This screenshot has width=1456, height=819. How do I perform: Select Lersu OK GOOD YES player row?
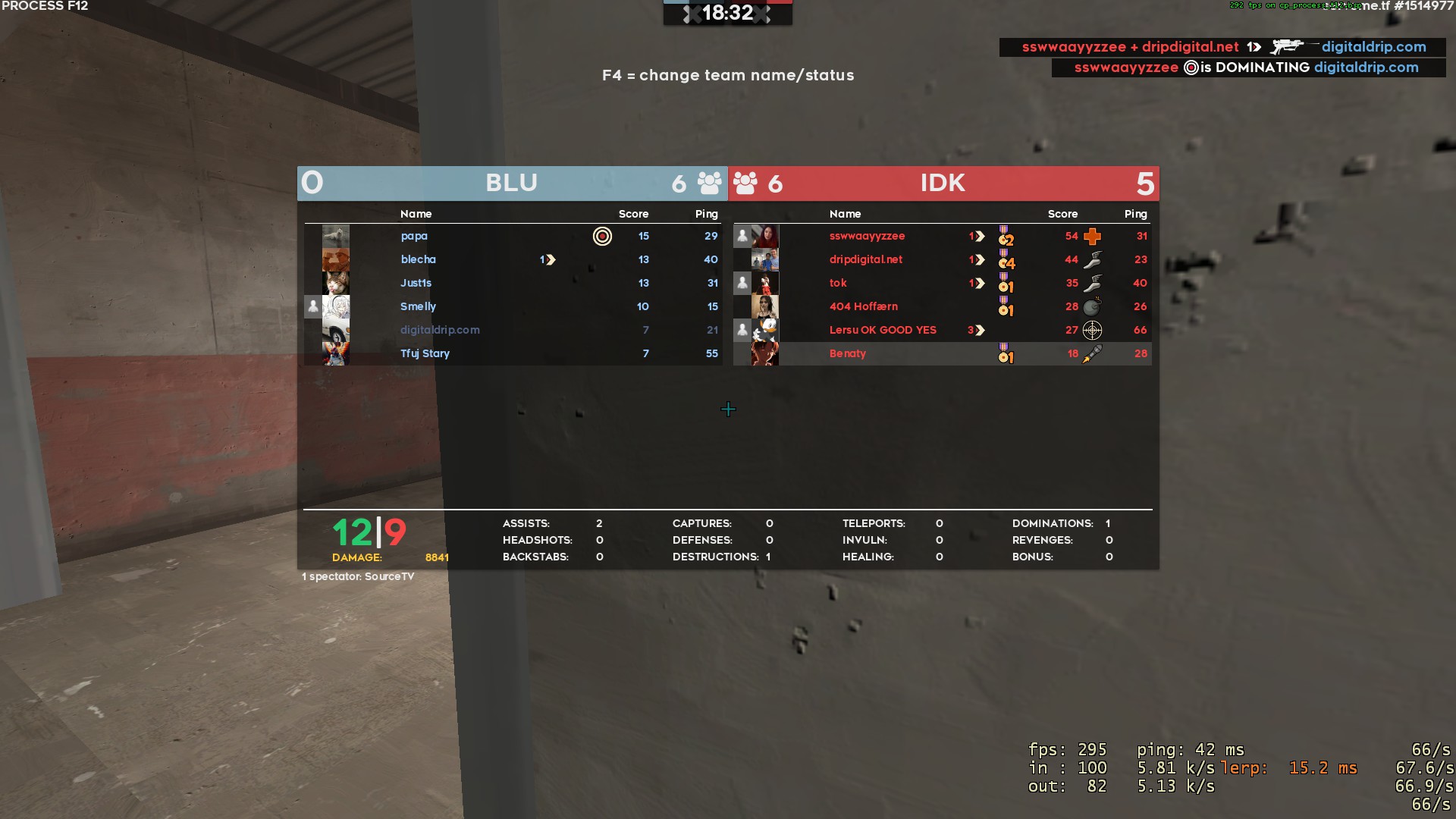(x=883, y=330)
